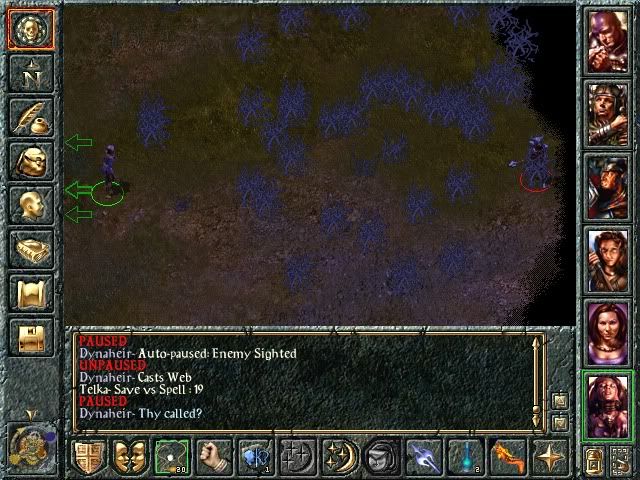Open the inventory using the helmeted head button

(29, 161)
